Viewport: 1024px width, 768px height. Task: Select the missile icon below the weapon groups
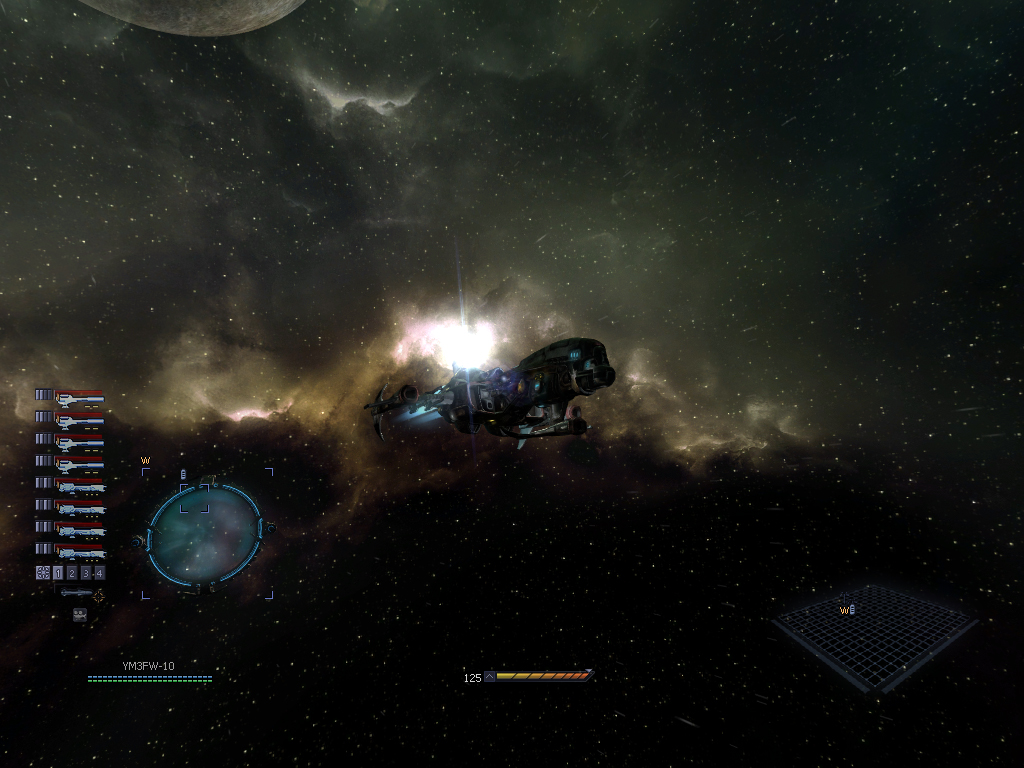coord(77,593)
